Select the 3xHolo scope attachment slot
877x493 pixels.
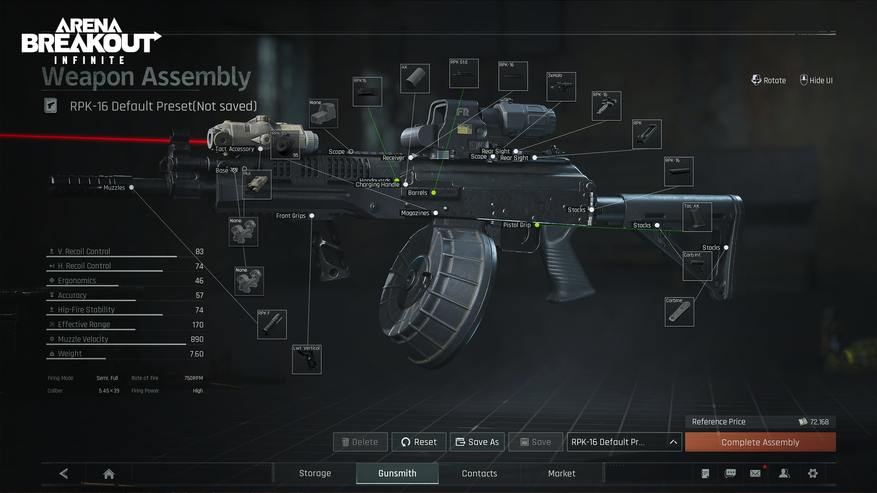561,87
